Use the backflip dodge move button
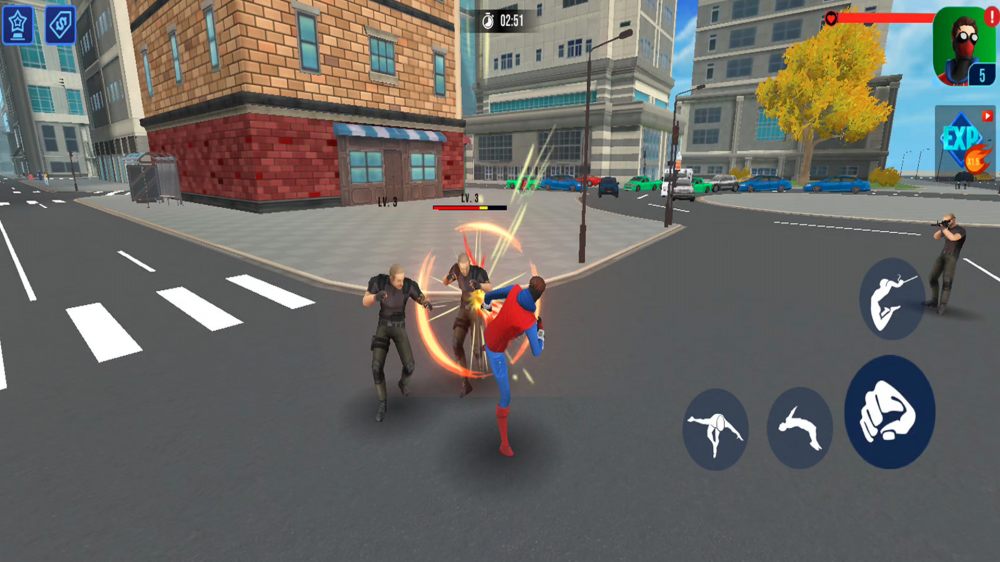This screenshot has height=562, width=1000. [x=799, y=427]
